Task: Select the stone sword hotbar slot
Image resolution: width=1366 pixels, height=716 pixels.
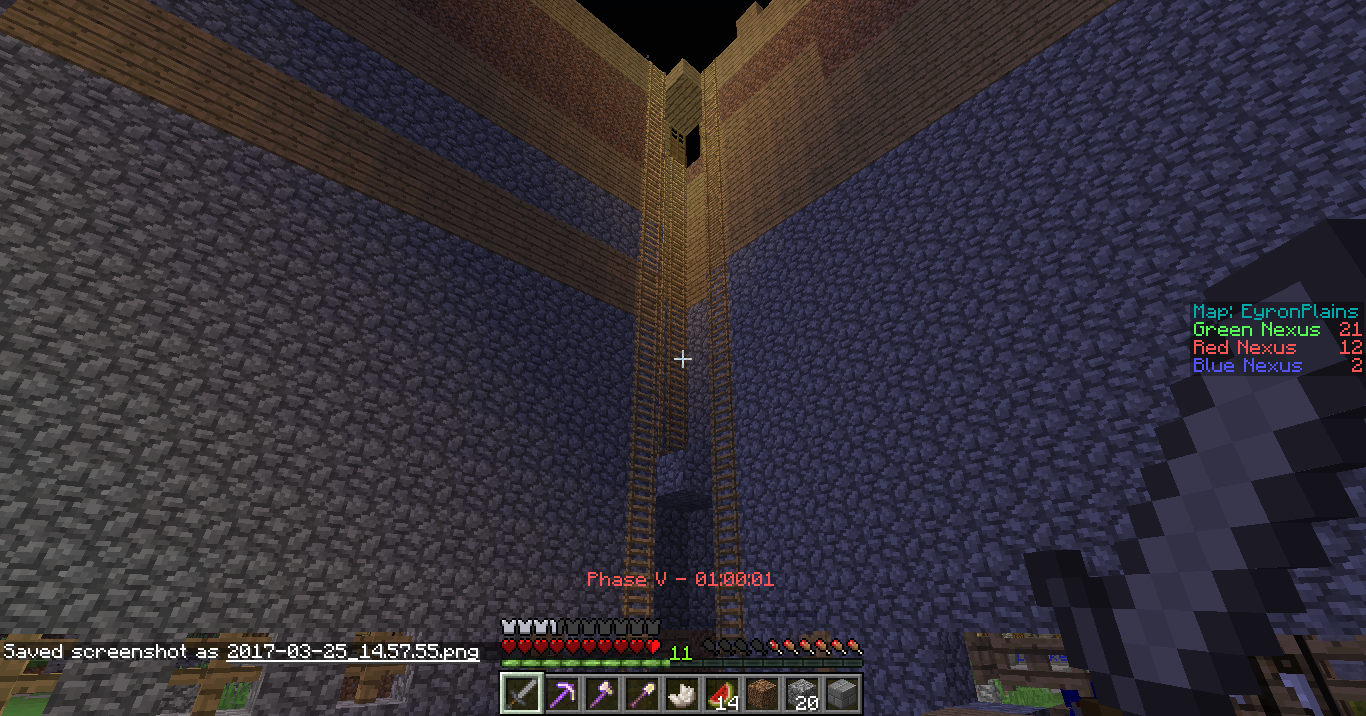Action: point(521,693)
